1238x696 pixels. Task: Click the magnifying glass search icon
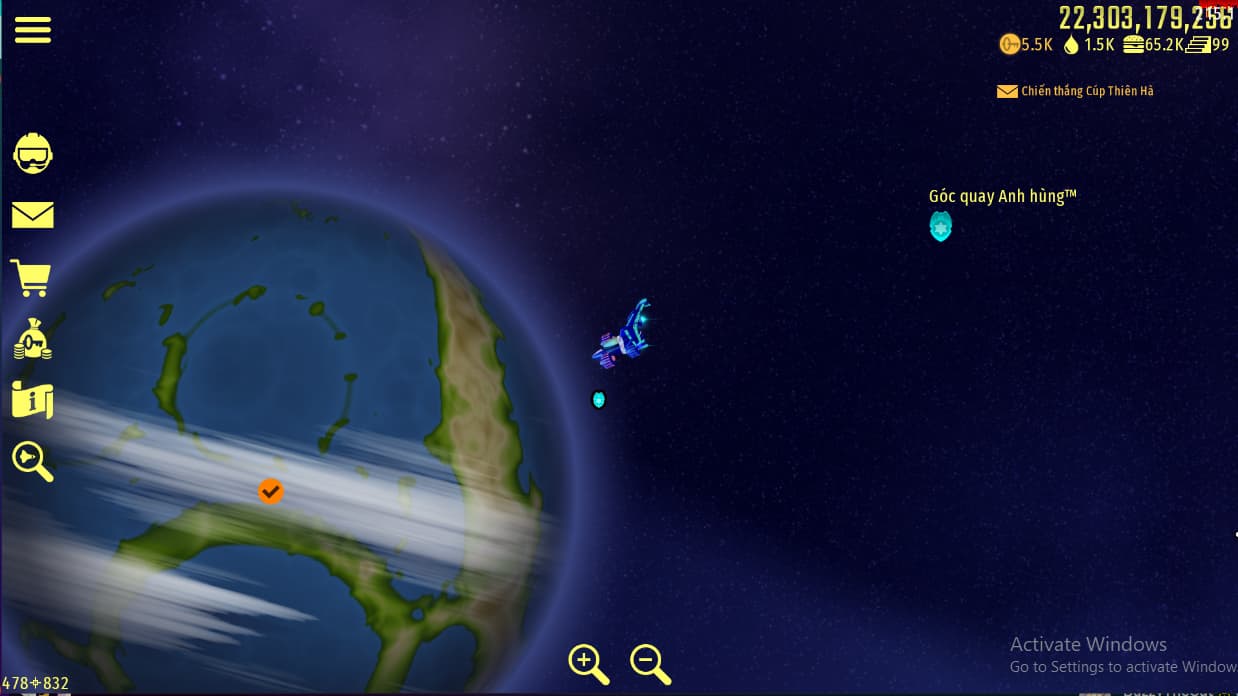coord(32,461)
